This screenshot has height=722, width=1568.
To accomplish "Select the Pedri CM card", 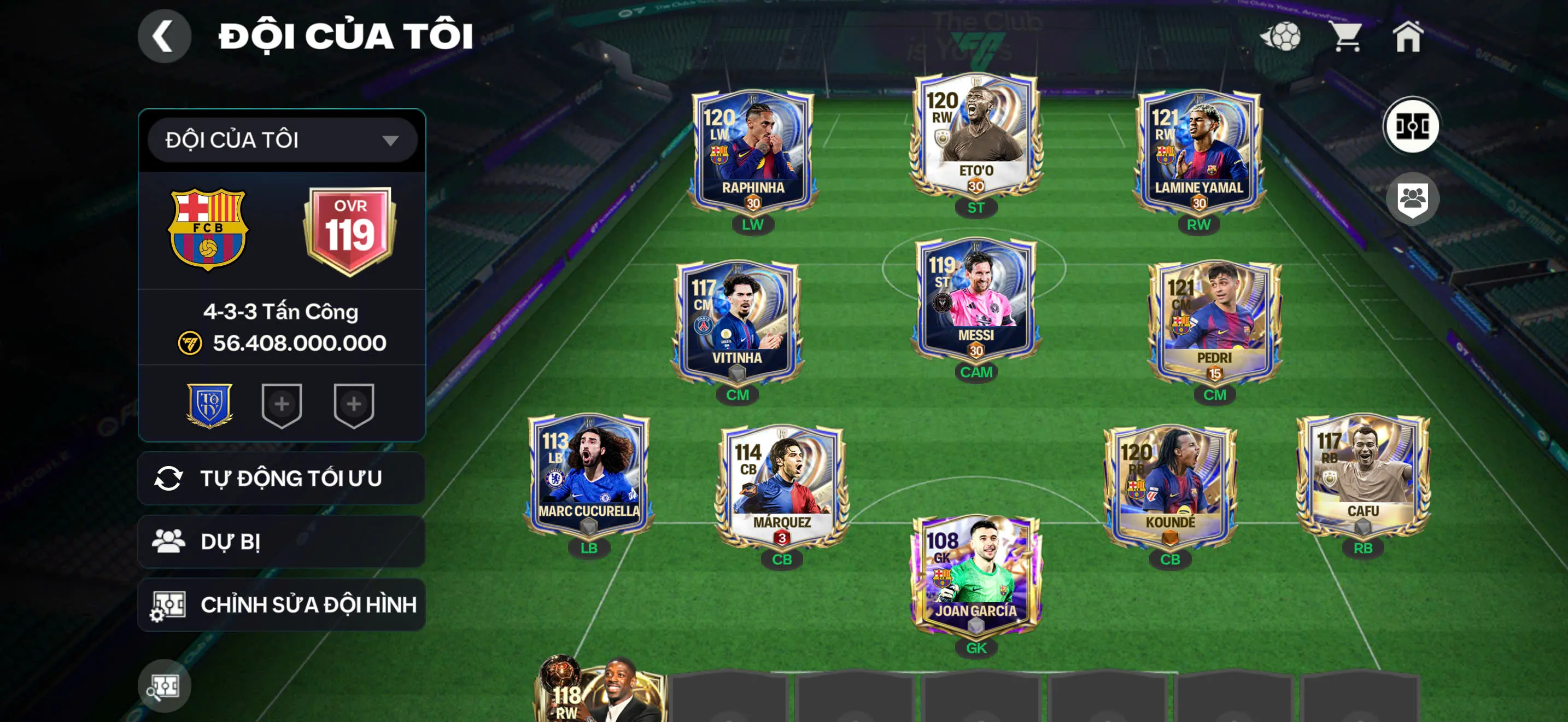I will (x=1214, y=323).
